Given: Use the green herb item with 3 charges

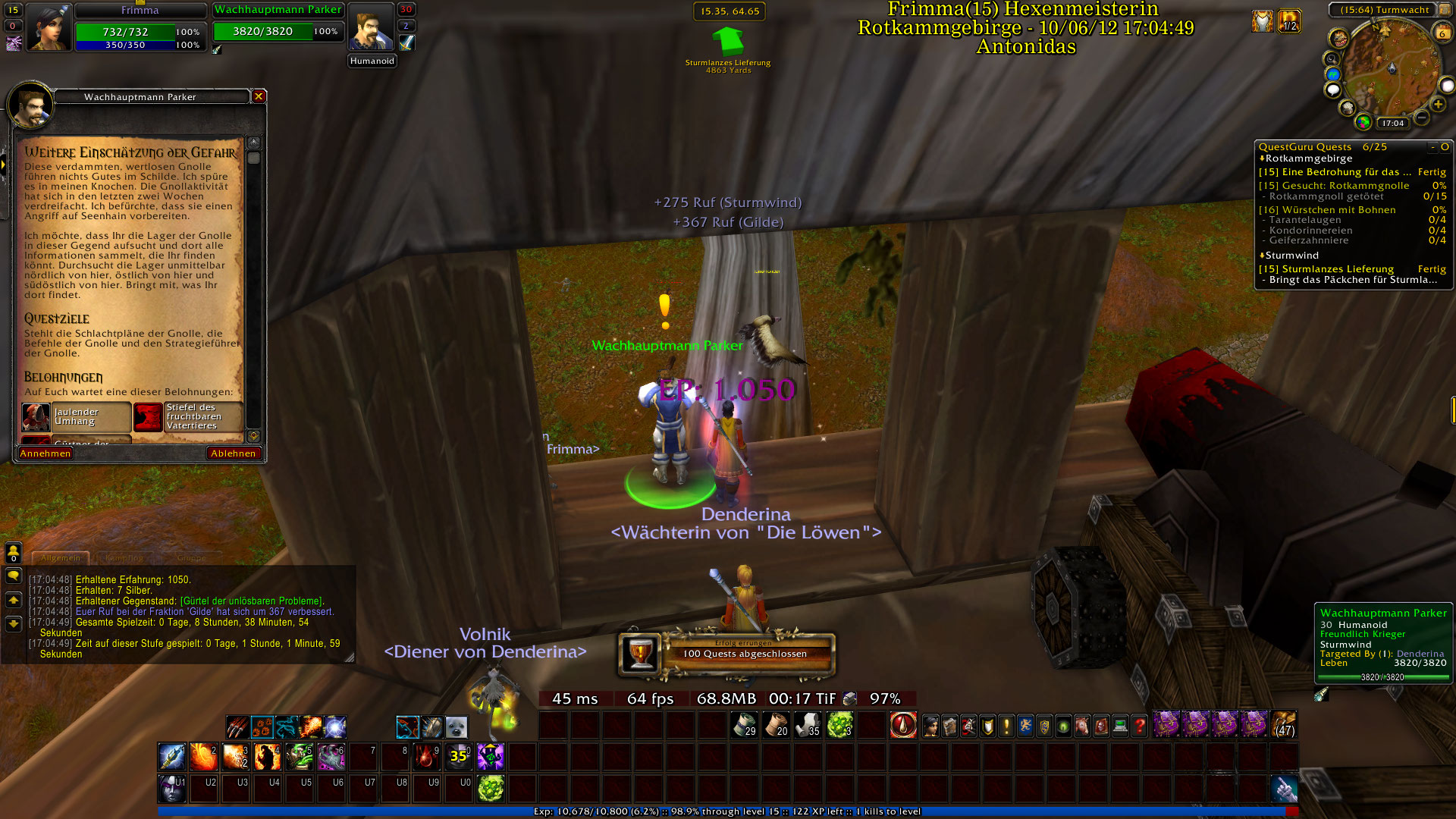Looking at the screenshot, I should point(839,726).
